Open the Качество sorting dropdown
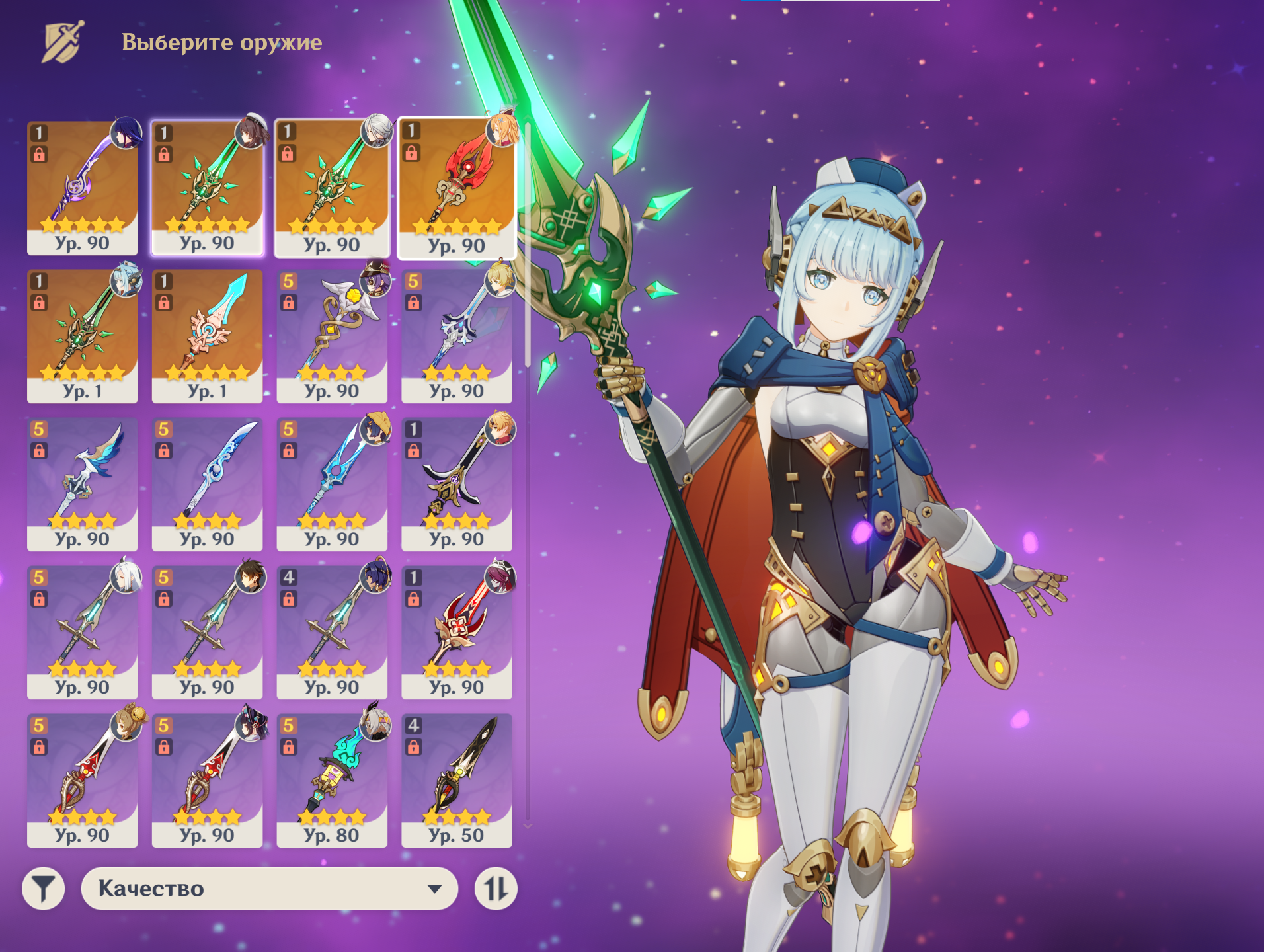The image size is (1264, 952). click(269, 889)
